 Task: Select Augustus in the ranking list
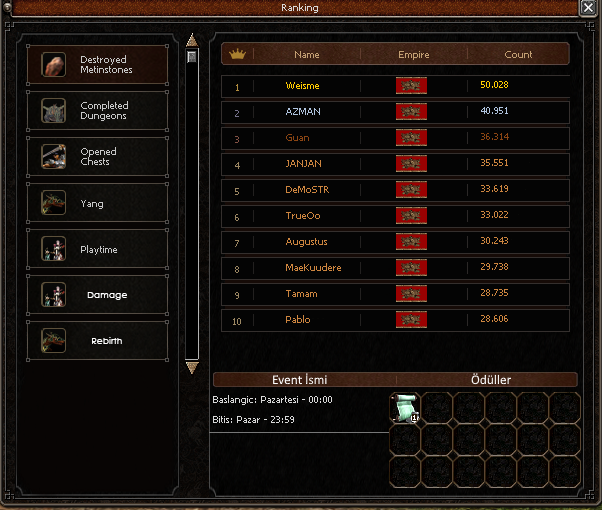pyautogui.click(x=395, y=242)
